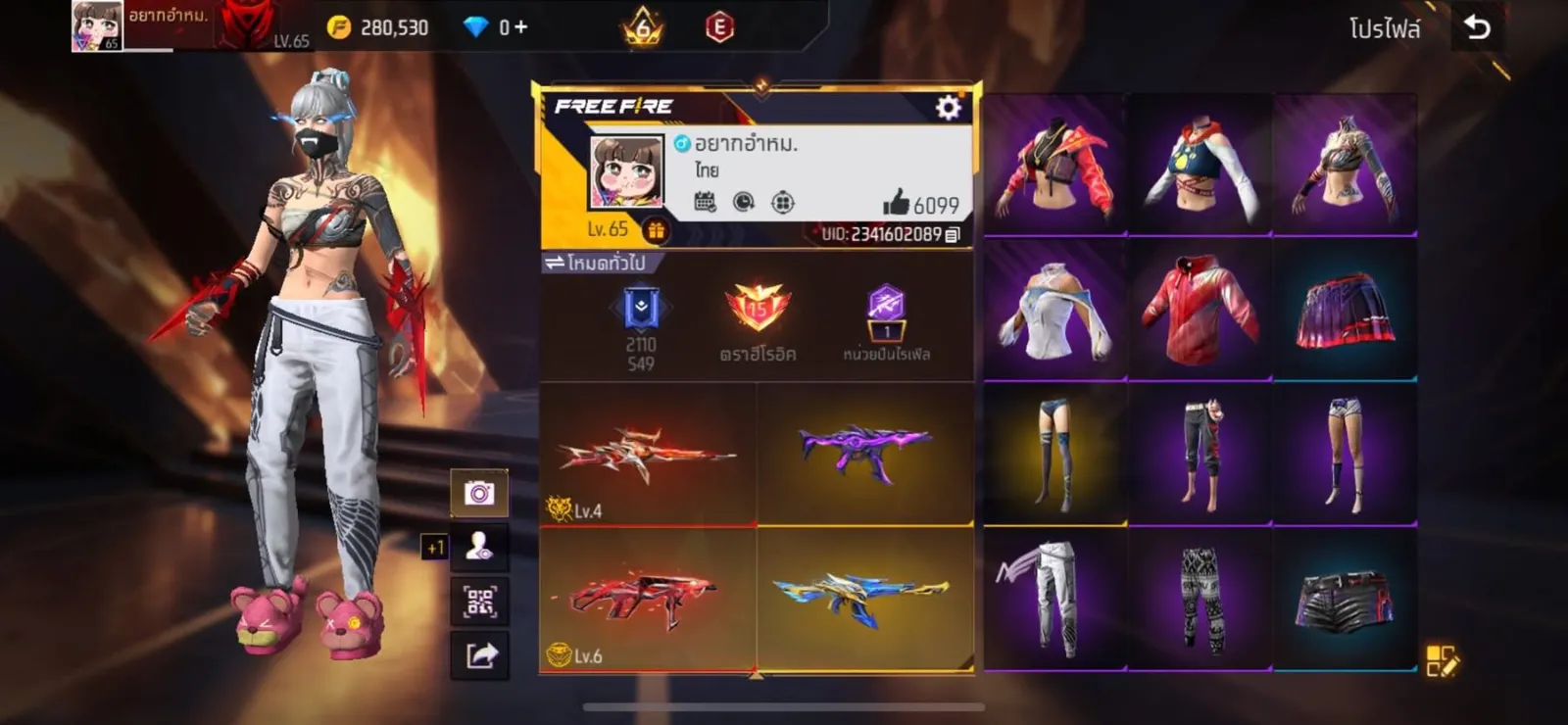Copy the player UID number

coord(953,234)
